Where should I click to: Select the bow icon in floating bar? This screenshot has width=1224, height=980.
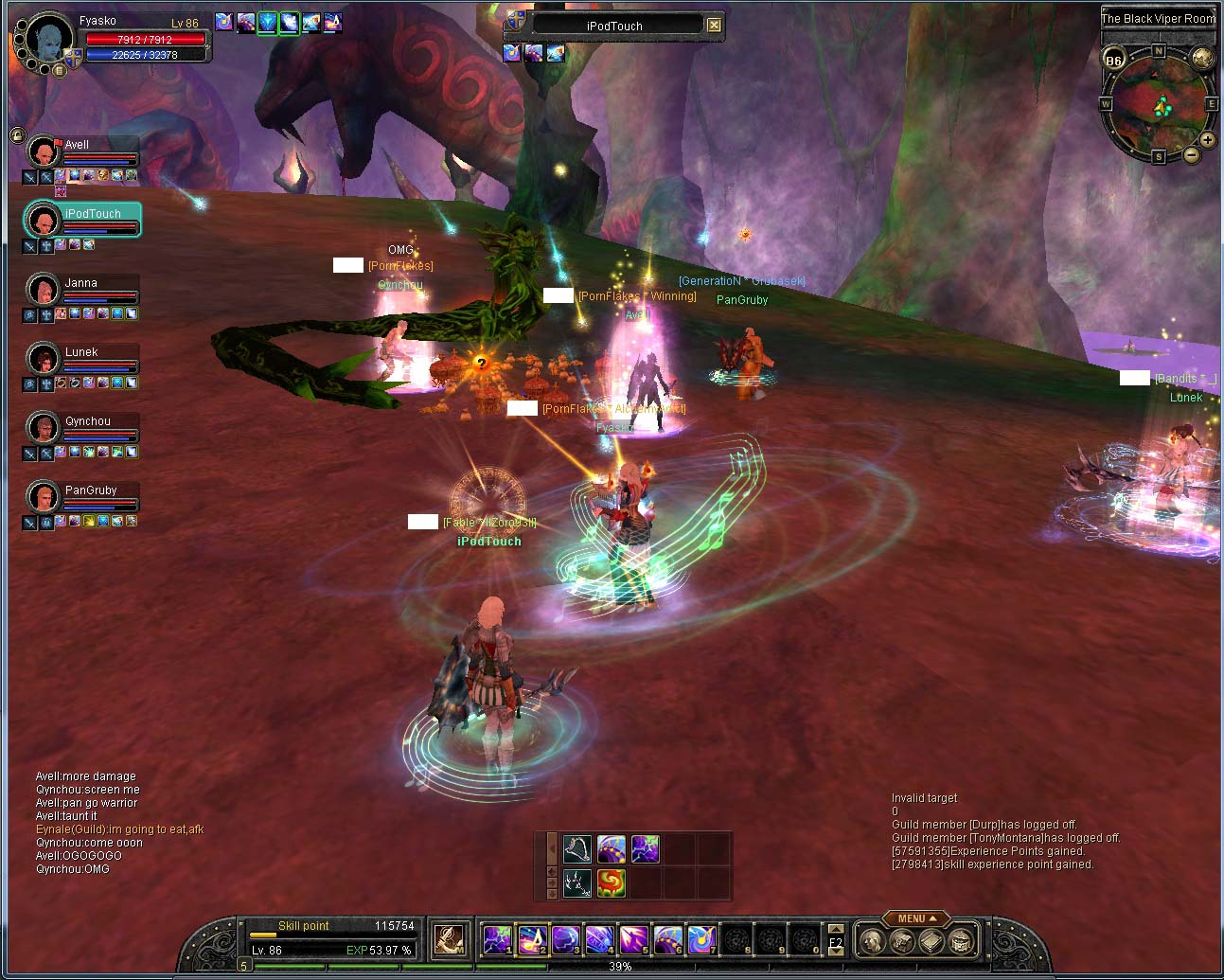click(577, 848)
